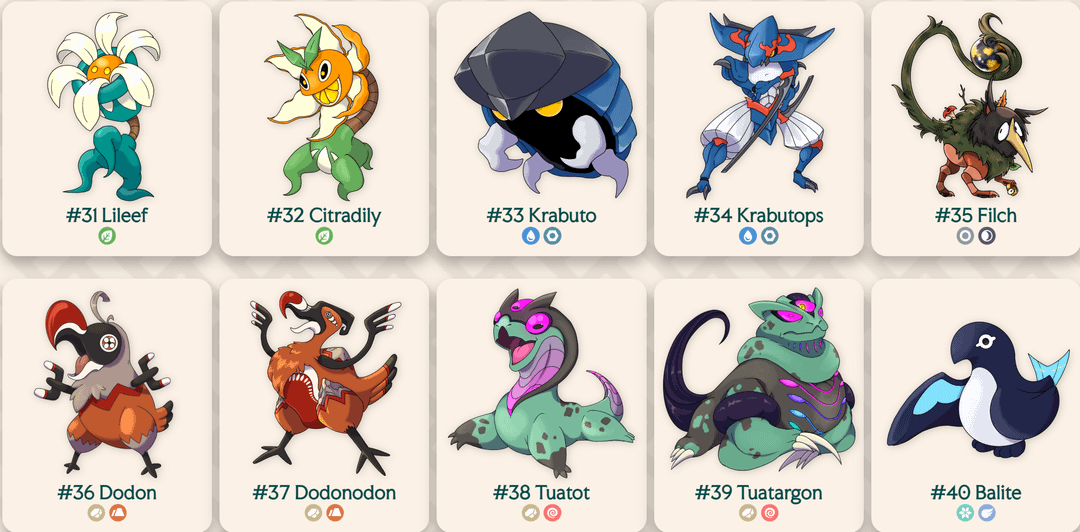Viewport: 1080px width, 532px height.
Task: Click the water drop type icon under Krabuto
Action: tap(531, 237)
